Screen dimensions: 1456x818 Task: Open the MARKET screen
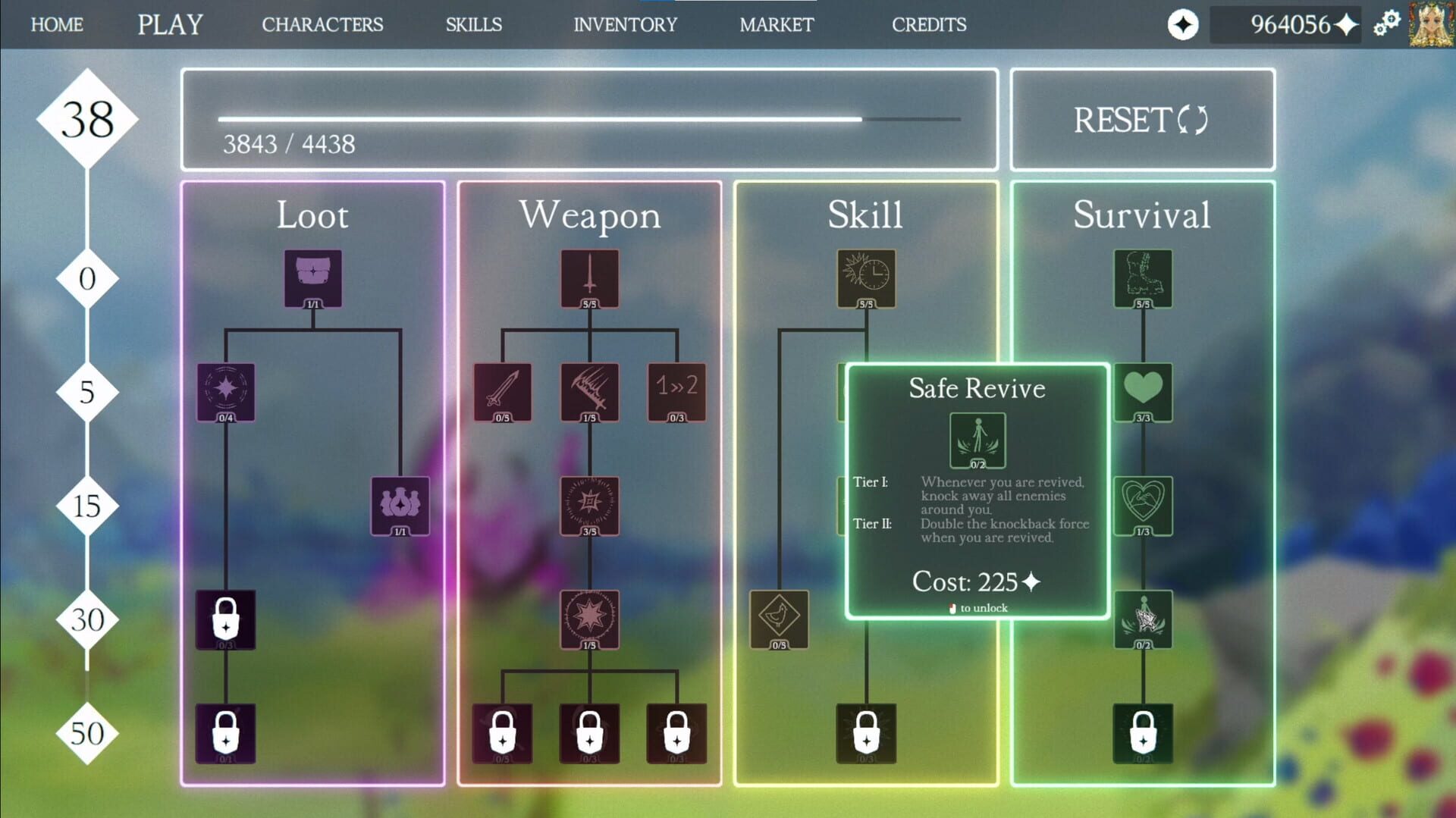coord(776,24)
